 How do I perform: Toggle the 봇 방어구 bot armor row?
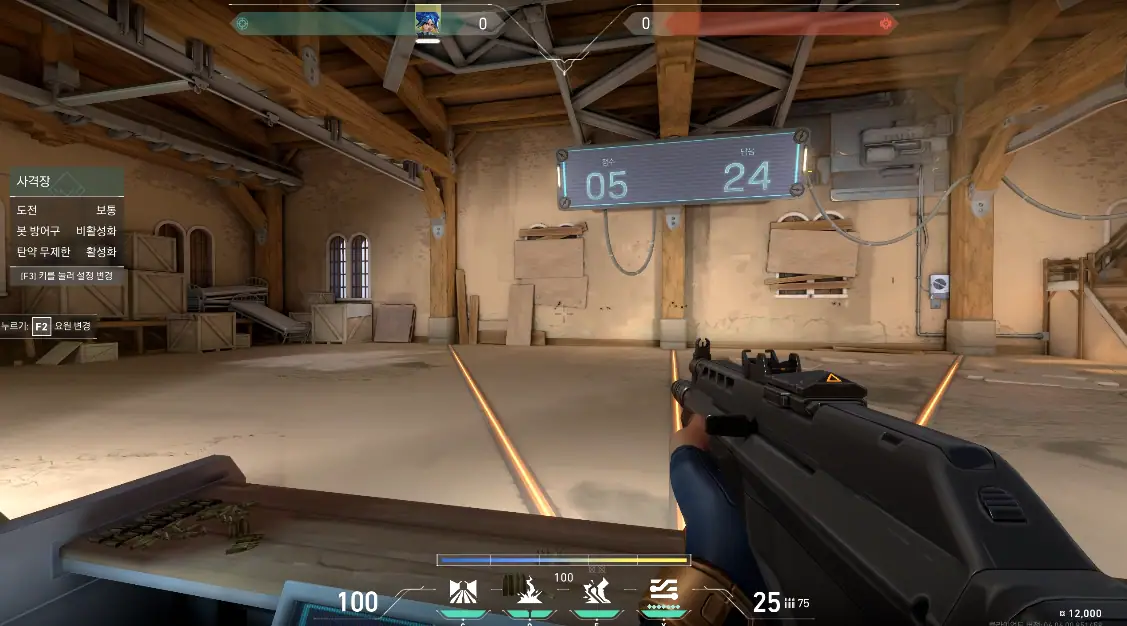coord(66,231)
